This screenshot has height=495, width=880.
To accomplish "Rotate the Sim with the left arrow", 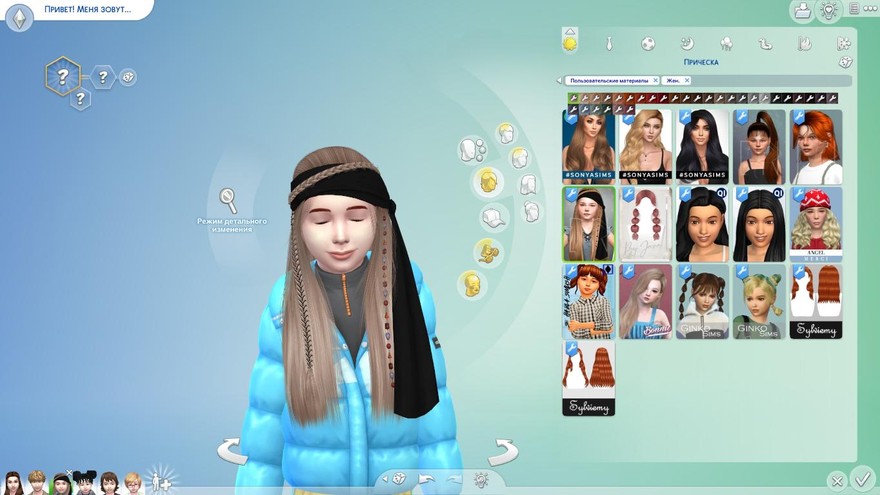I will pos(232,451).
